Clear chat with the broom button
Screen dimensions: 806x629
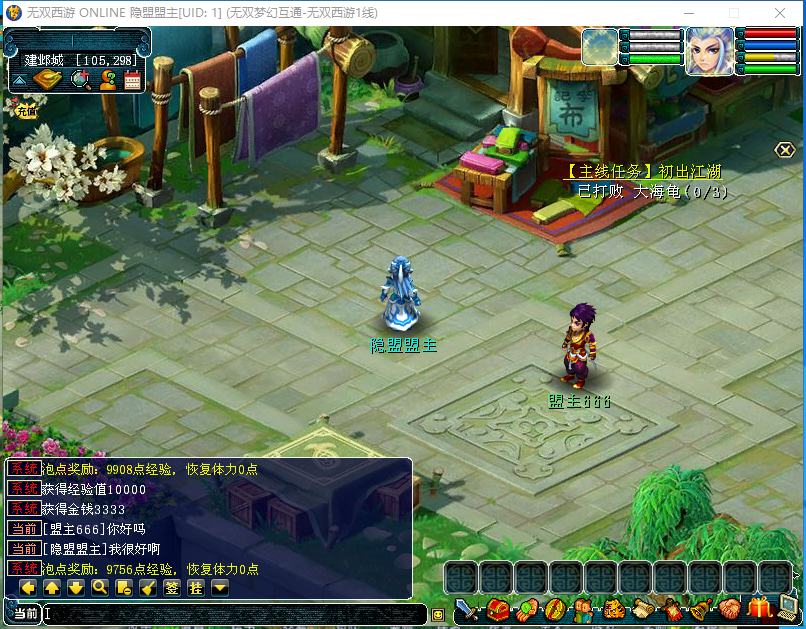148,587
